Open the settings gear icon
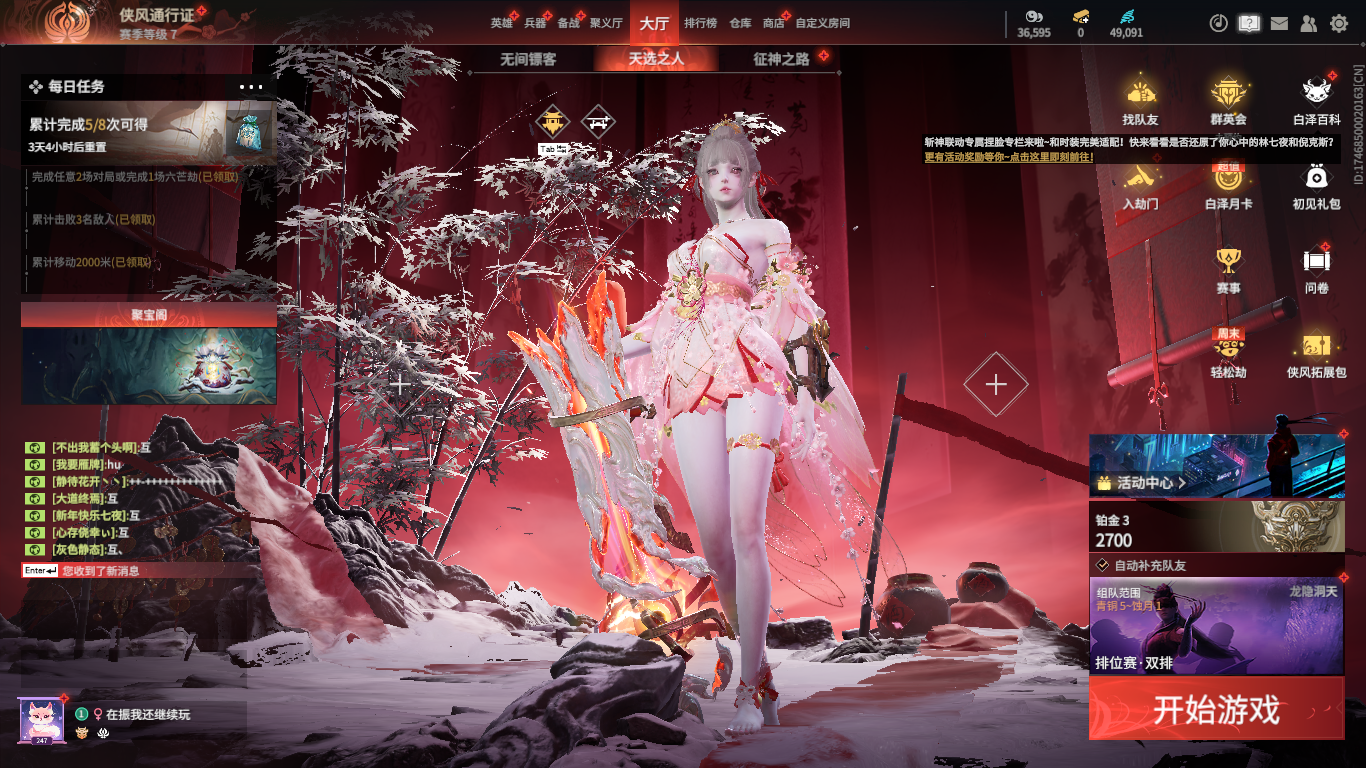Screen dimensions: 1366x768 (x=1339, y=23)
